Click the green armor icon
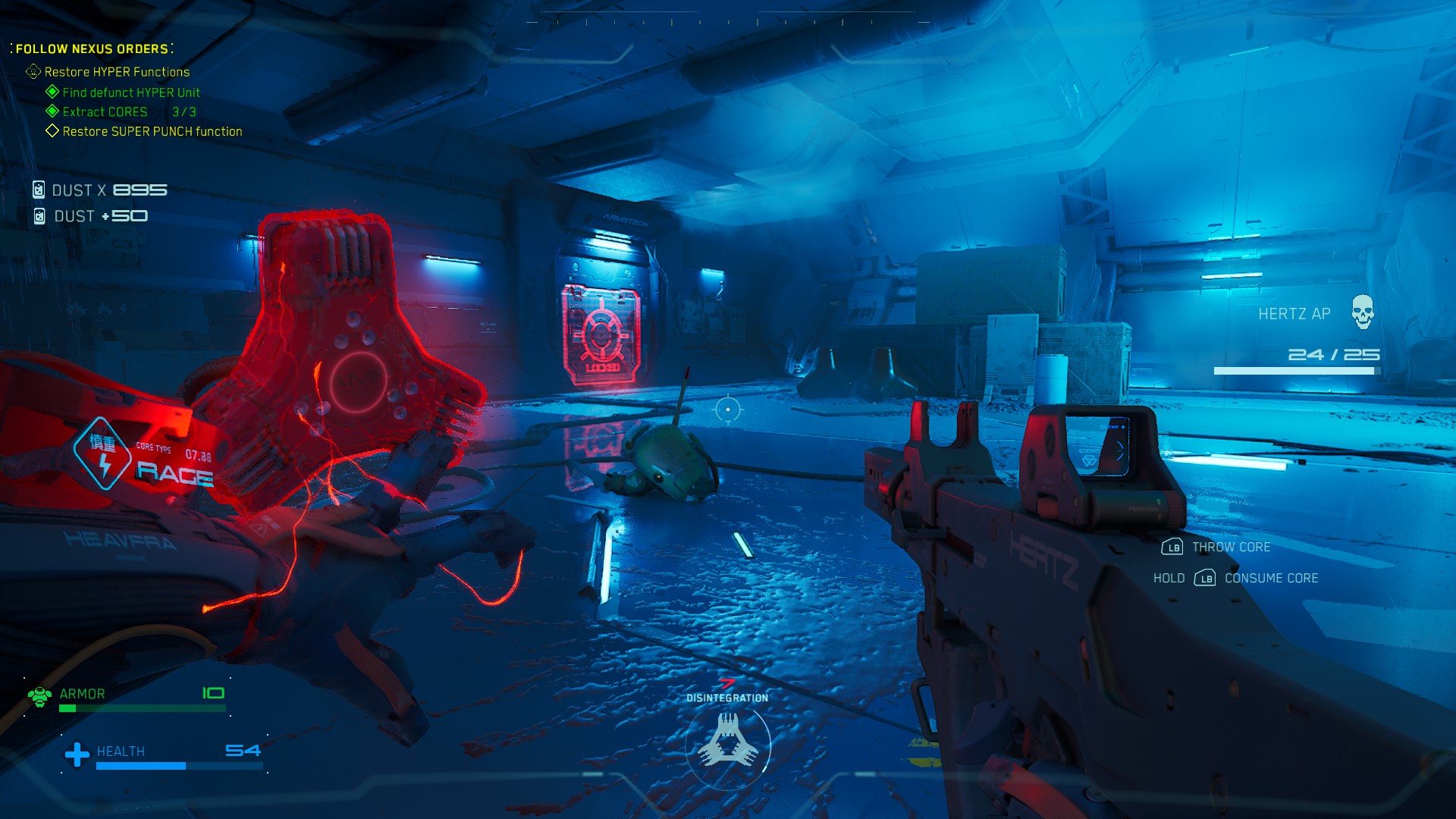The width and height of the screenshot is (1456, 819). [x=39, y=695]
